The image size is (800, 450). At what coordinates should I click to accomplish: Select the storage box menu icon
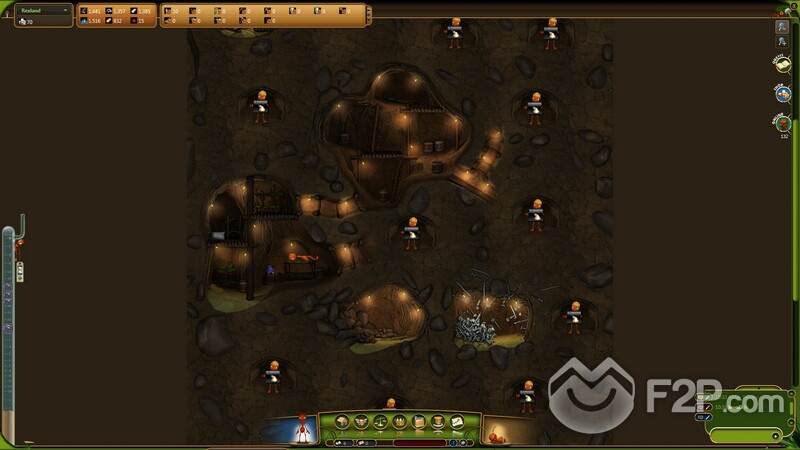point(418,422)
